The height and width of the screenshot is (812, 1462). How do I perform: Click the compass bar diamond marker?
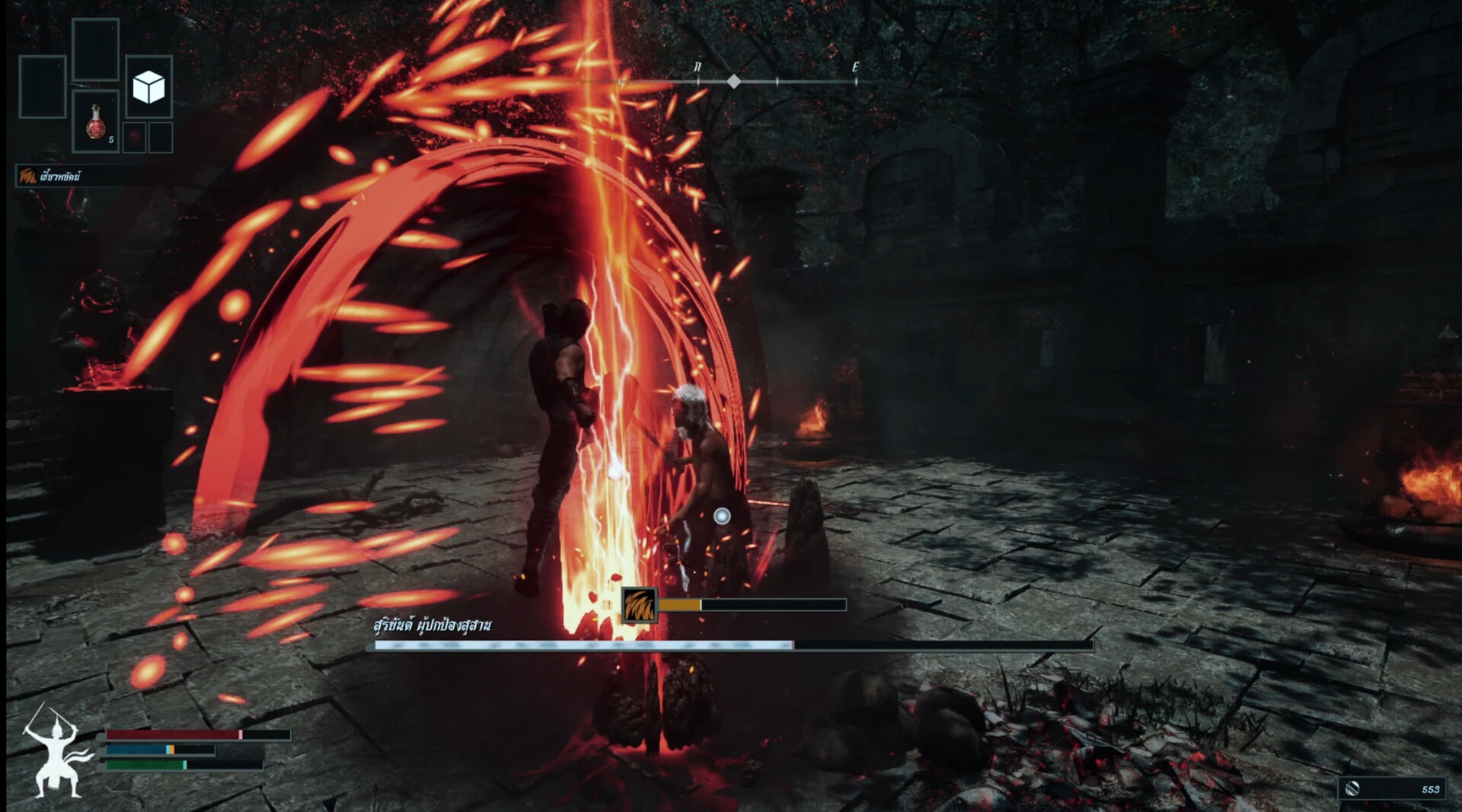(x=733, y=81)
